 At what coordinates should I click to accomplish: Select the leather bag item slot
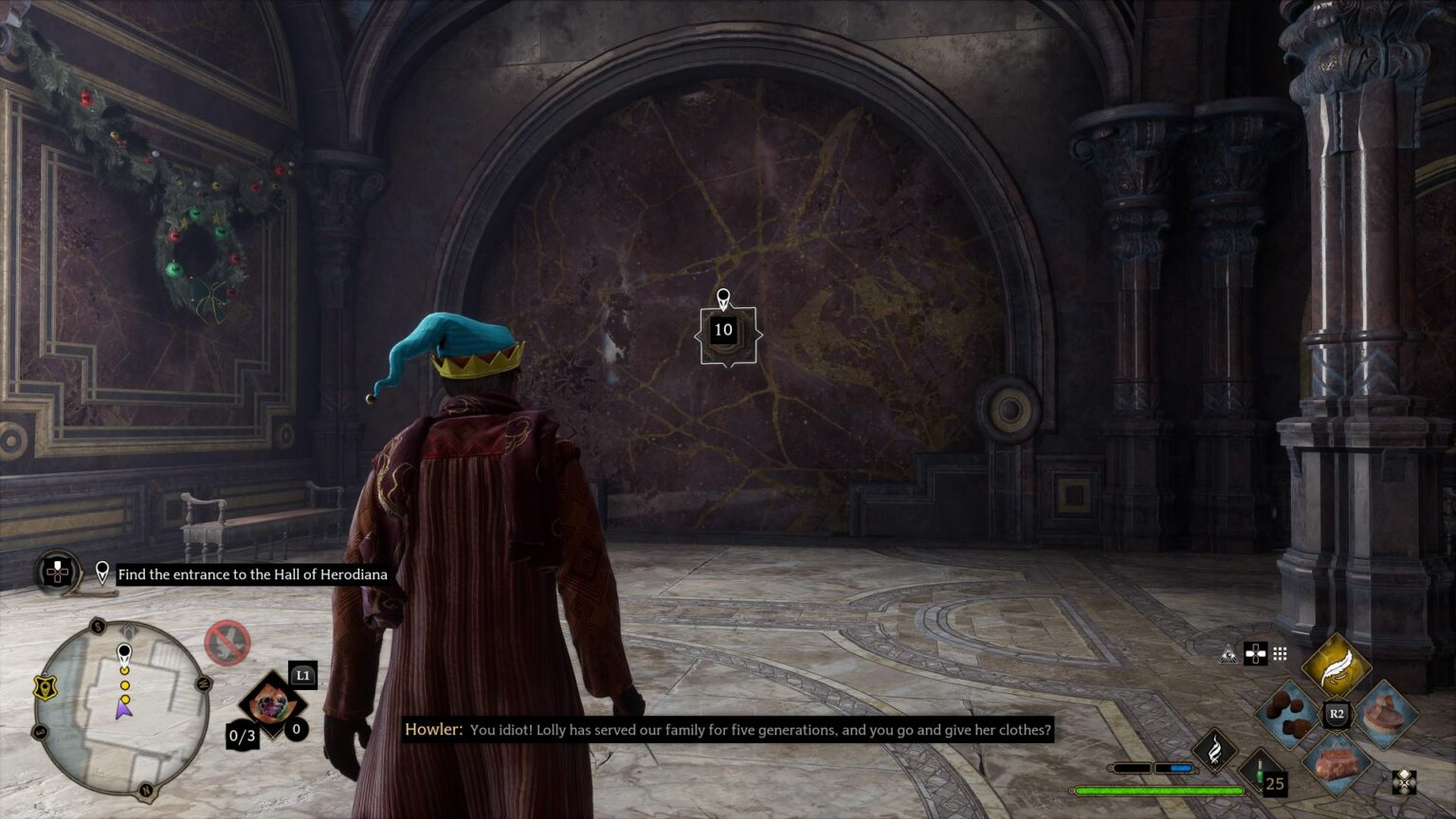(1336, 764)
